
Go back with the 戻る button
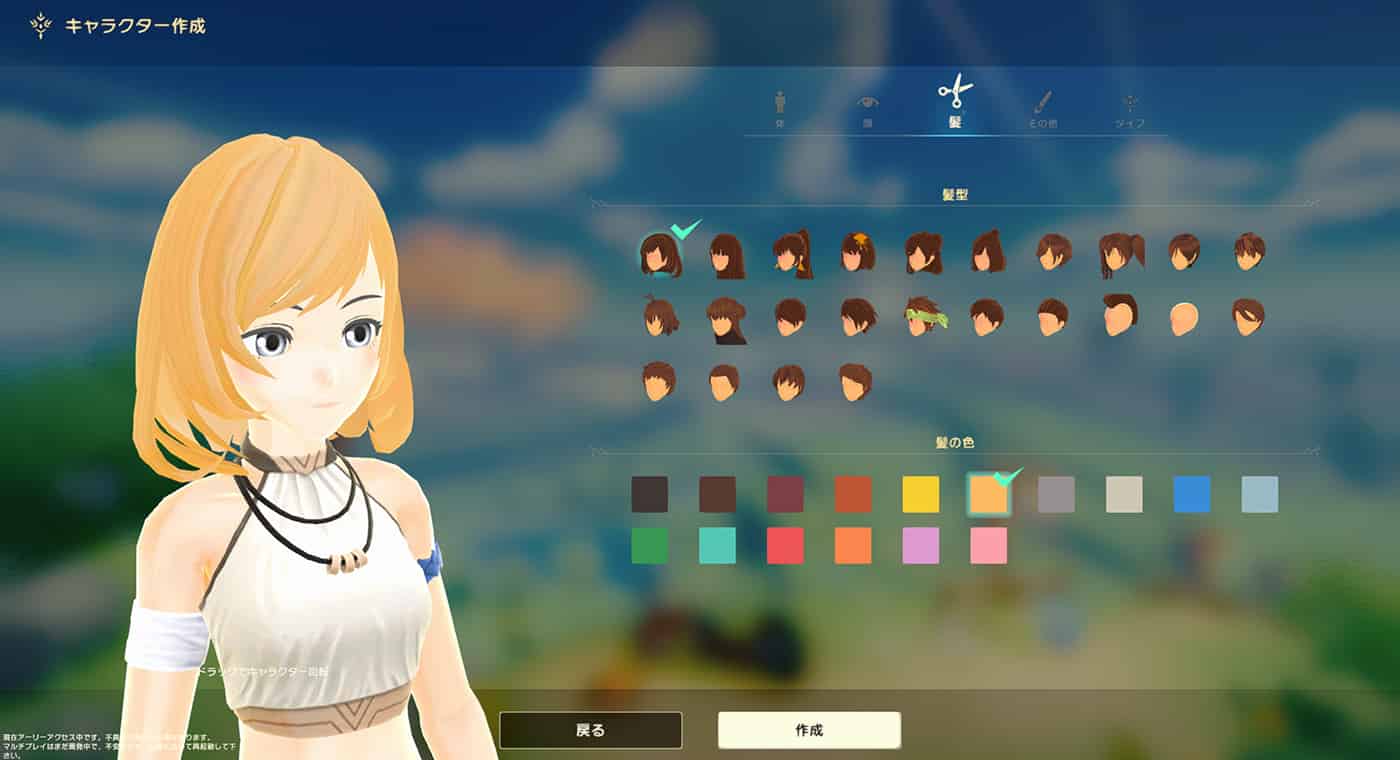pos(590,730)
